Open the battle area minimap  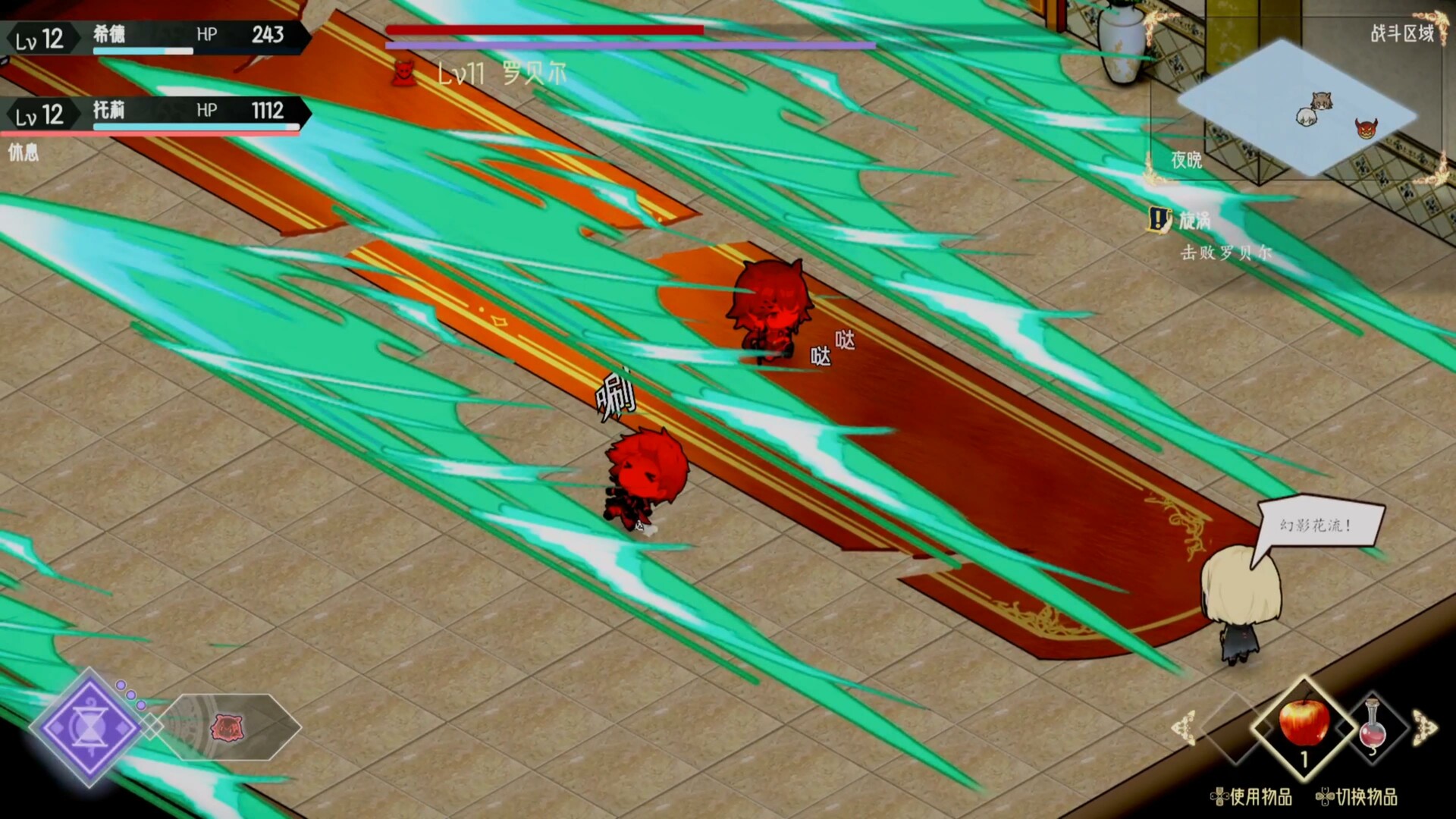(x=1297, y=108)
